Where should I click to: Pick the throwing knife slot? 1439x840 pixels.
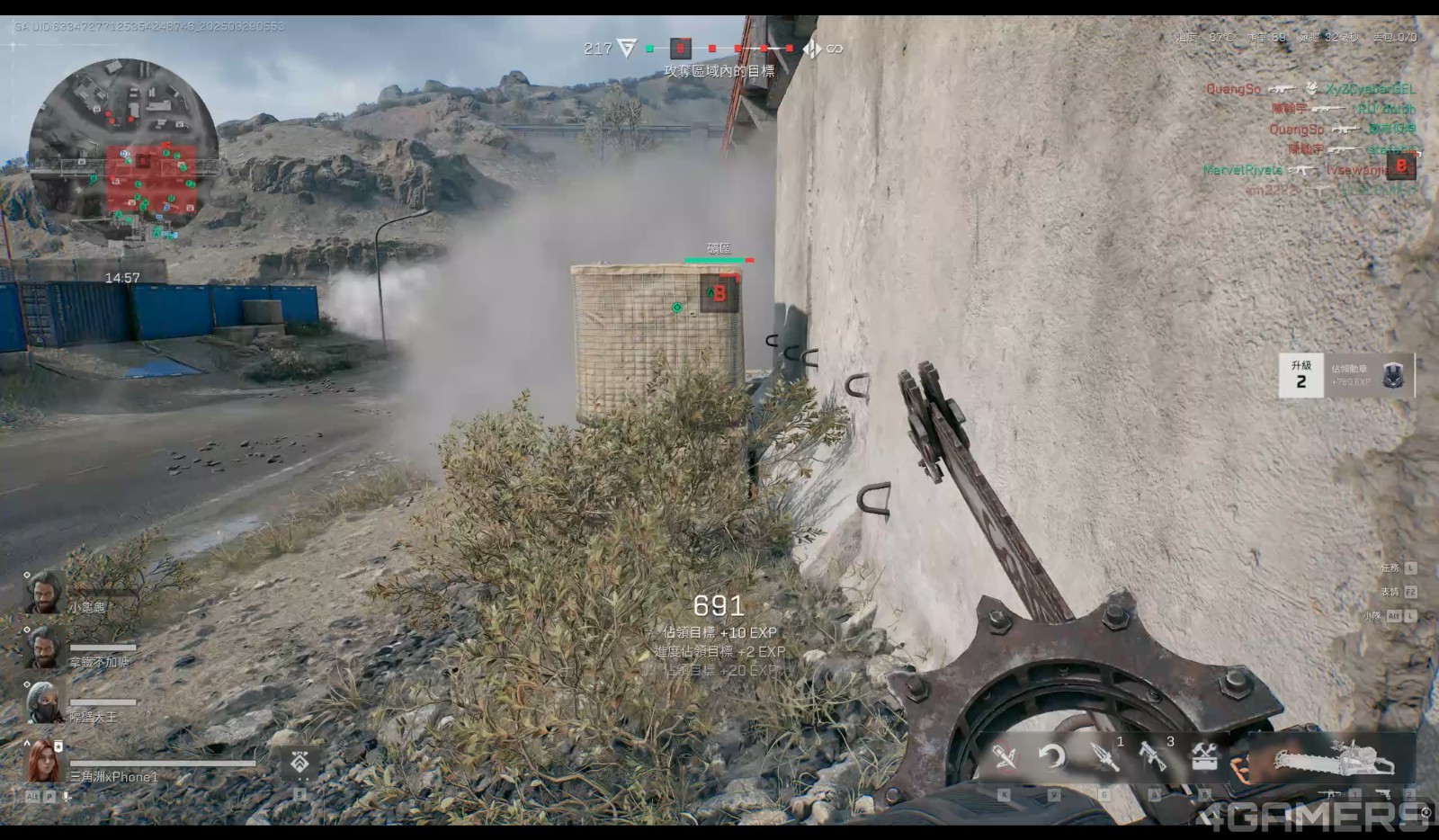[x=1104, y=756]
